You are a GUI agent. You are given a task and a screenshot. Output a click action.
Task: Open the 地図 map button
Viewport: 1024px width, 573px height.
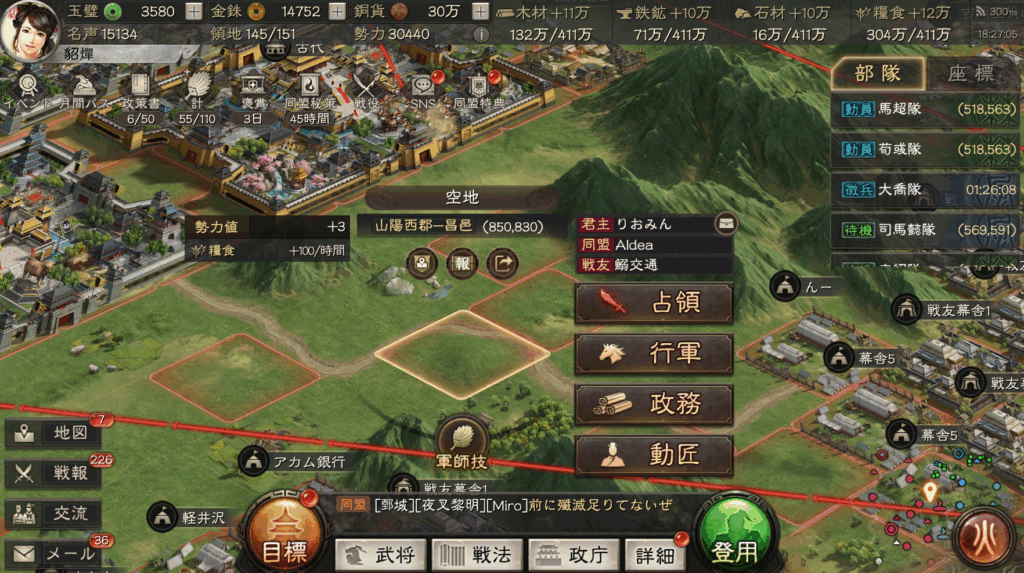tap(53, 433)
